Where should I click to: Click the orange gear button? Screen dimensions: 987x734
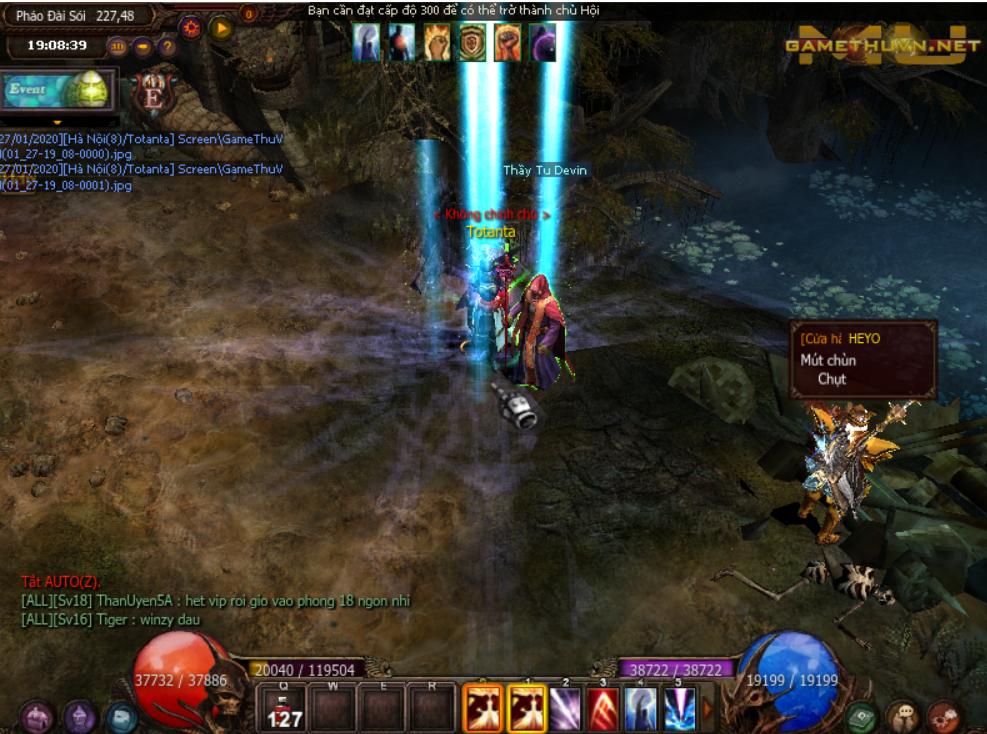(191, 28)
